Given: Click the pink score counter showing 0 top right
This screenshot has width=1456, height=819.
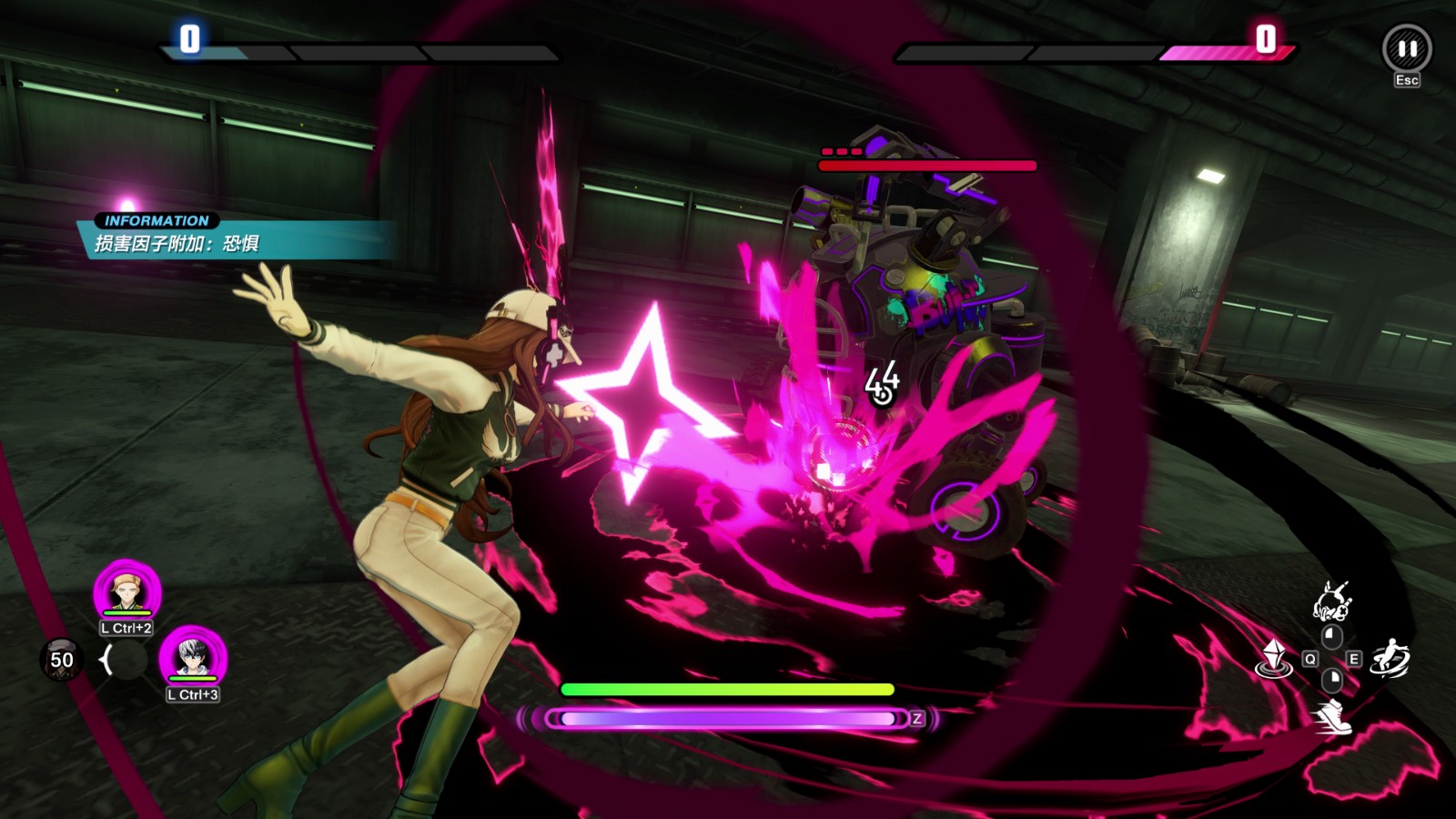Looking at the screenshot, I should [x=1265, y=38].
